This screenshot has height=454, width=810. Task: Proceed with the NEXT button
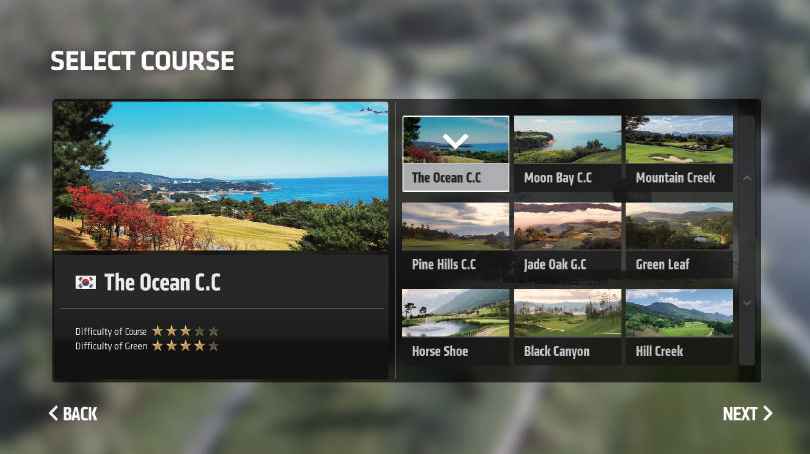tap(747, 414)
